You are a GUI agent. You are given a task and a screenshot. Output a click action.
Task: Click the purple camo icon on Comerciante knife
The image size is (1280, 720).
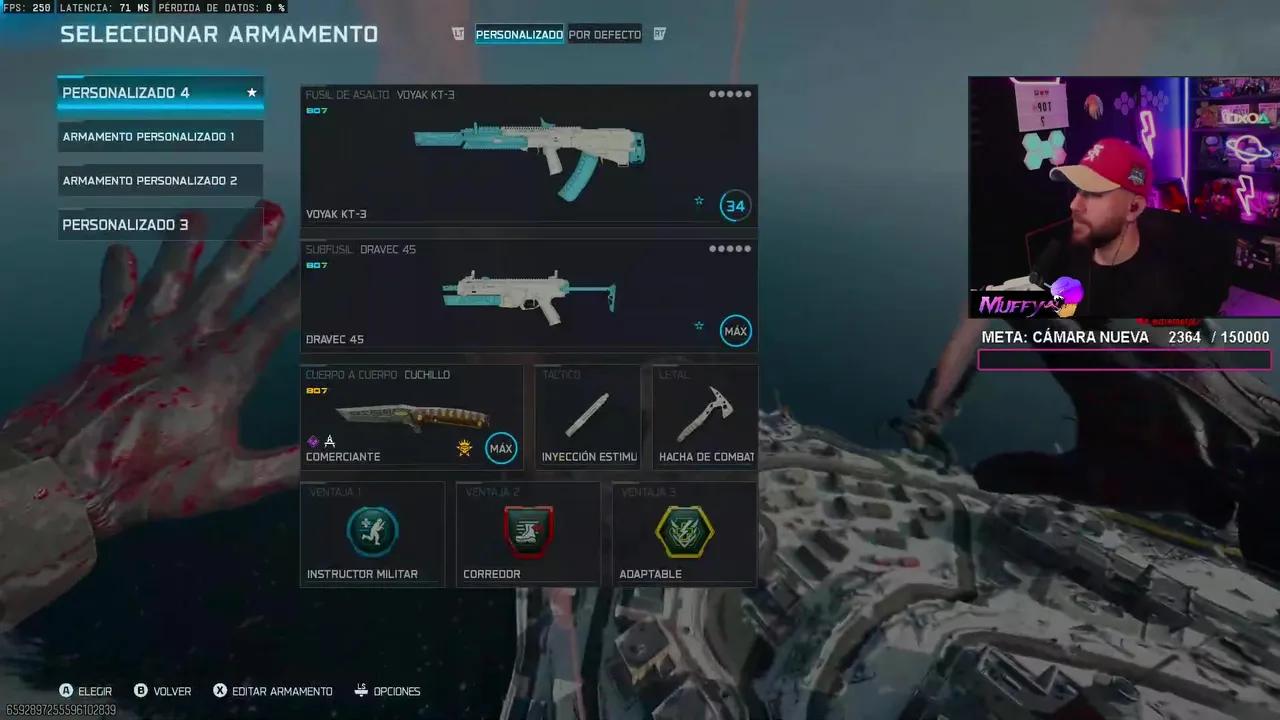click(x=313, y=440)
